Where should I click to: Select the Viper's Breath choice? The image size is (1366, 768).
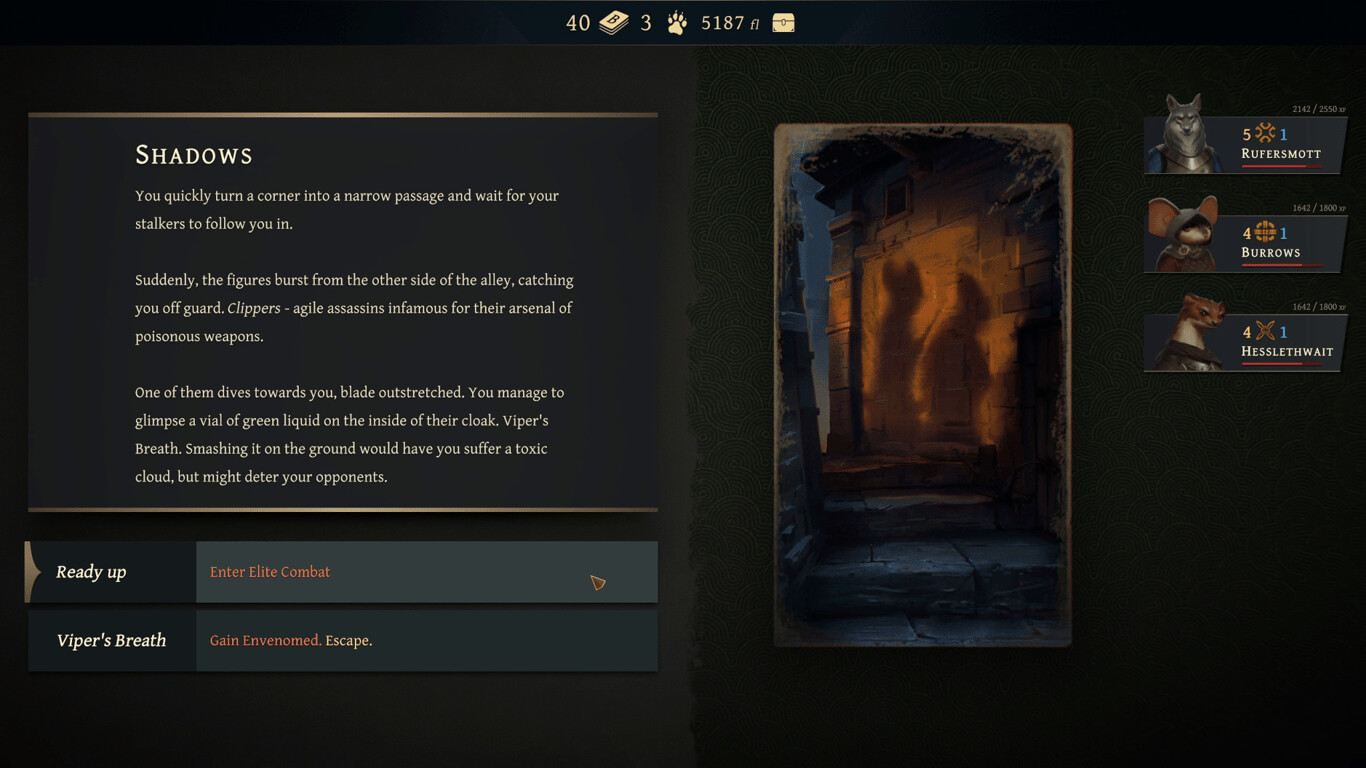coord(342,641)
